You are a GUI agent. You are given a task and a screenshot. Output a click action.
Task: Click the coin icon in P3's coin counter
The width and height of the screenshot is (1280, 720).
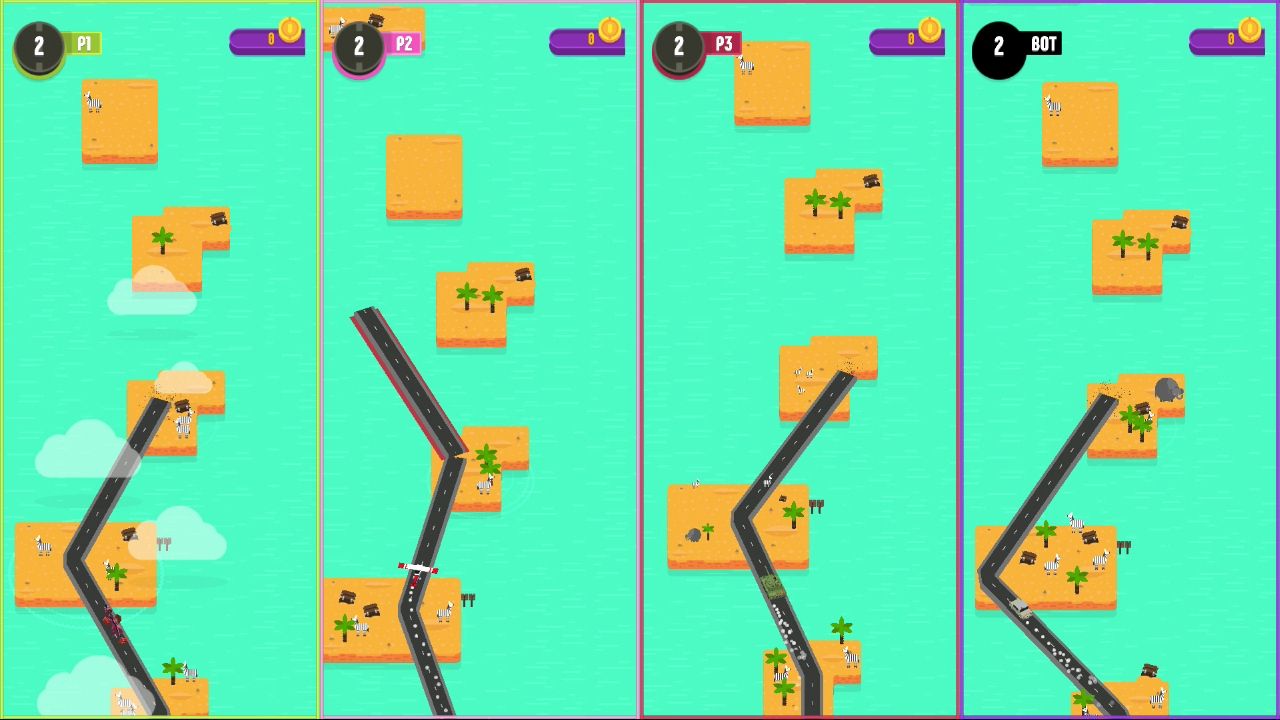(x=930, y=31)
